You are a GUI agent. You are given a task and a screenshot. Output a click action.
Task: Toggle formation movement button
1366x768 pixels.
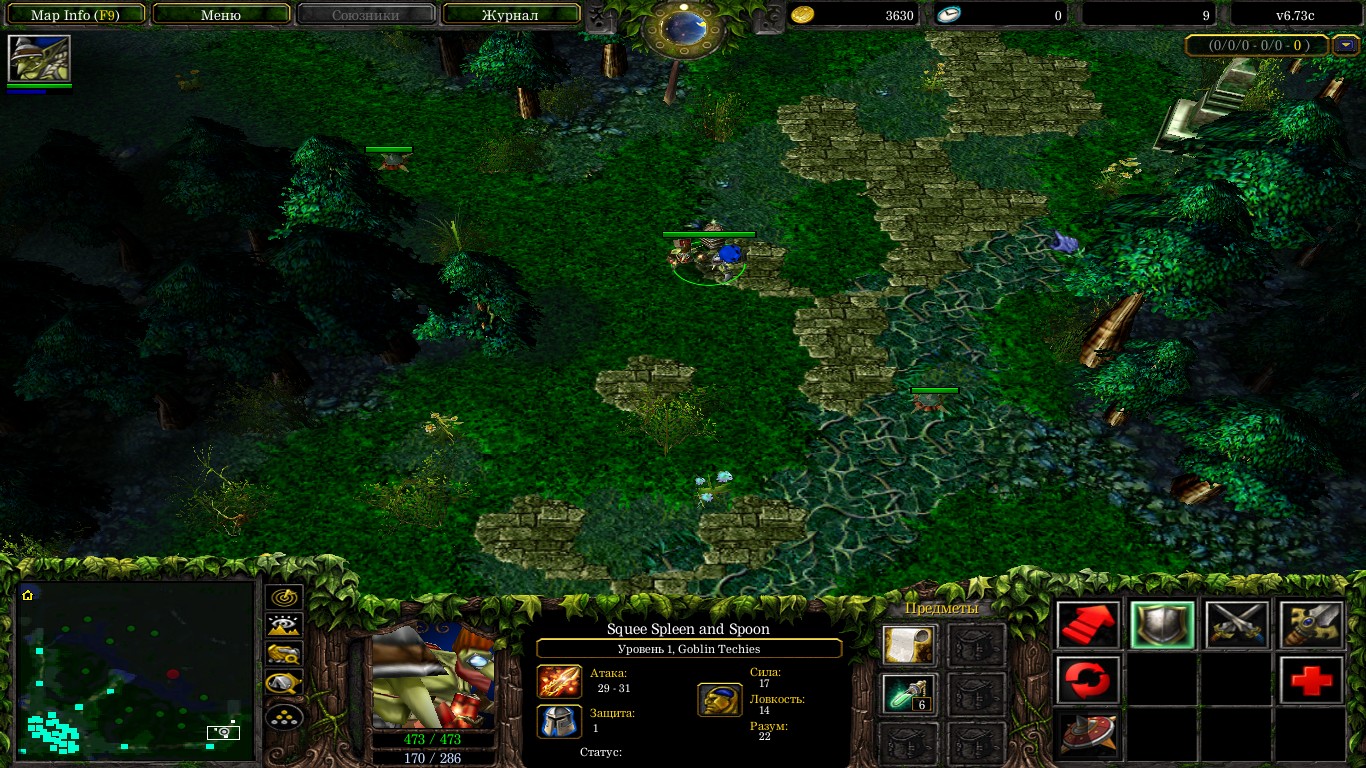pos(284,715)
